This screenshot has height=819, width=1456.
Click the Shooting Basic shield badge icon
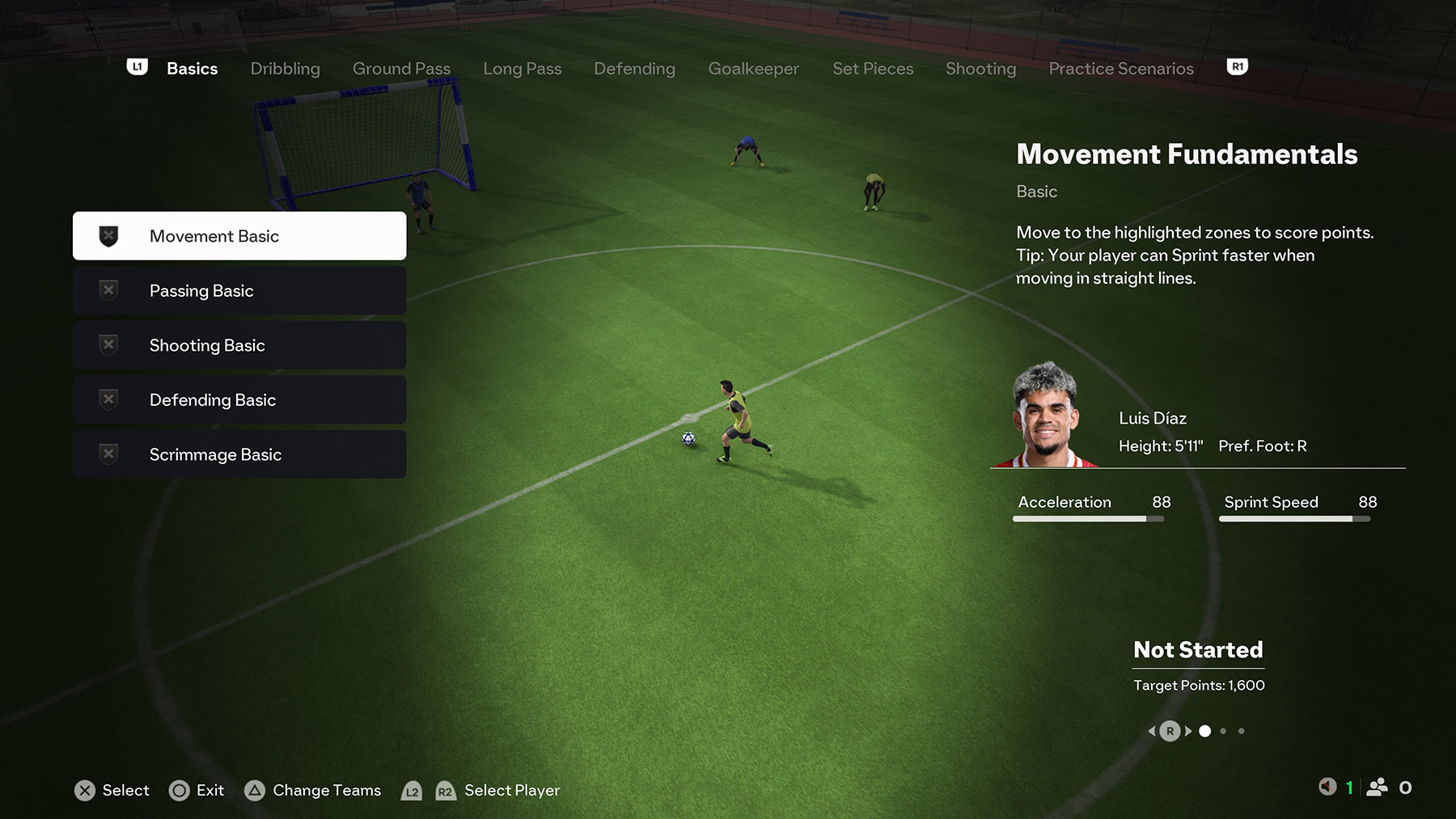(106, 344)
